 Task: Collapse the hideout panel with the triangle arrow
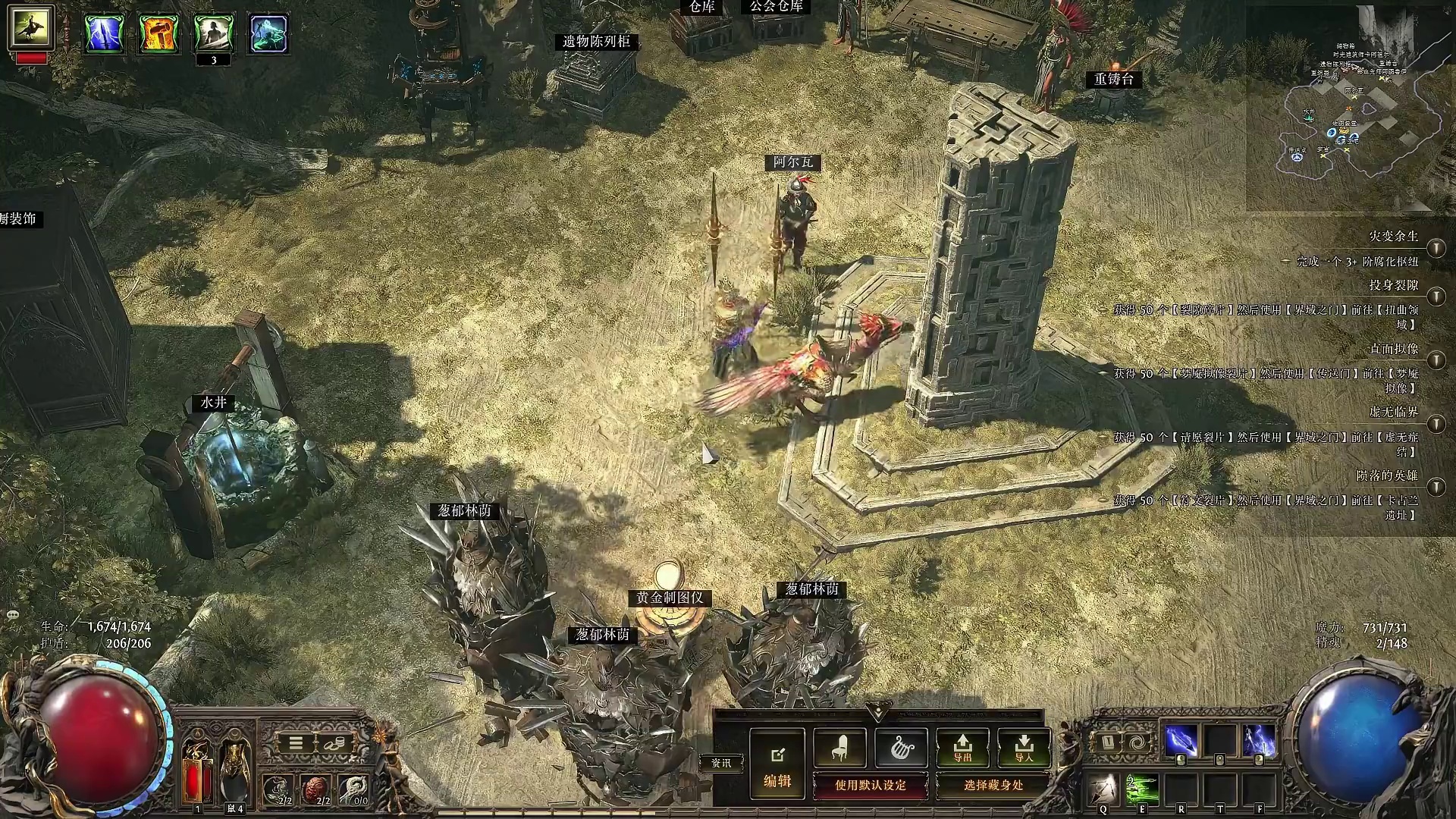point(878,712)
